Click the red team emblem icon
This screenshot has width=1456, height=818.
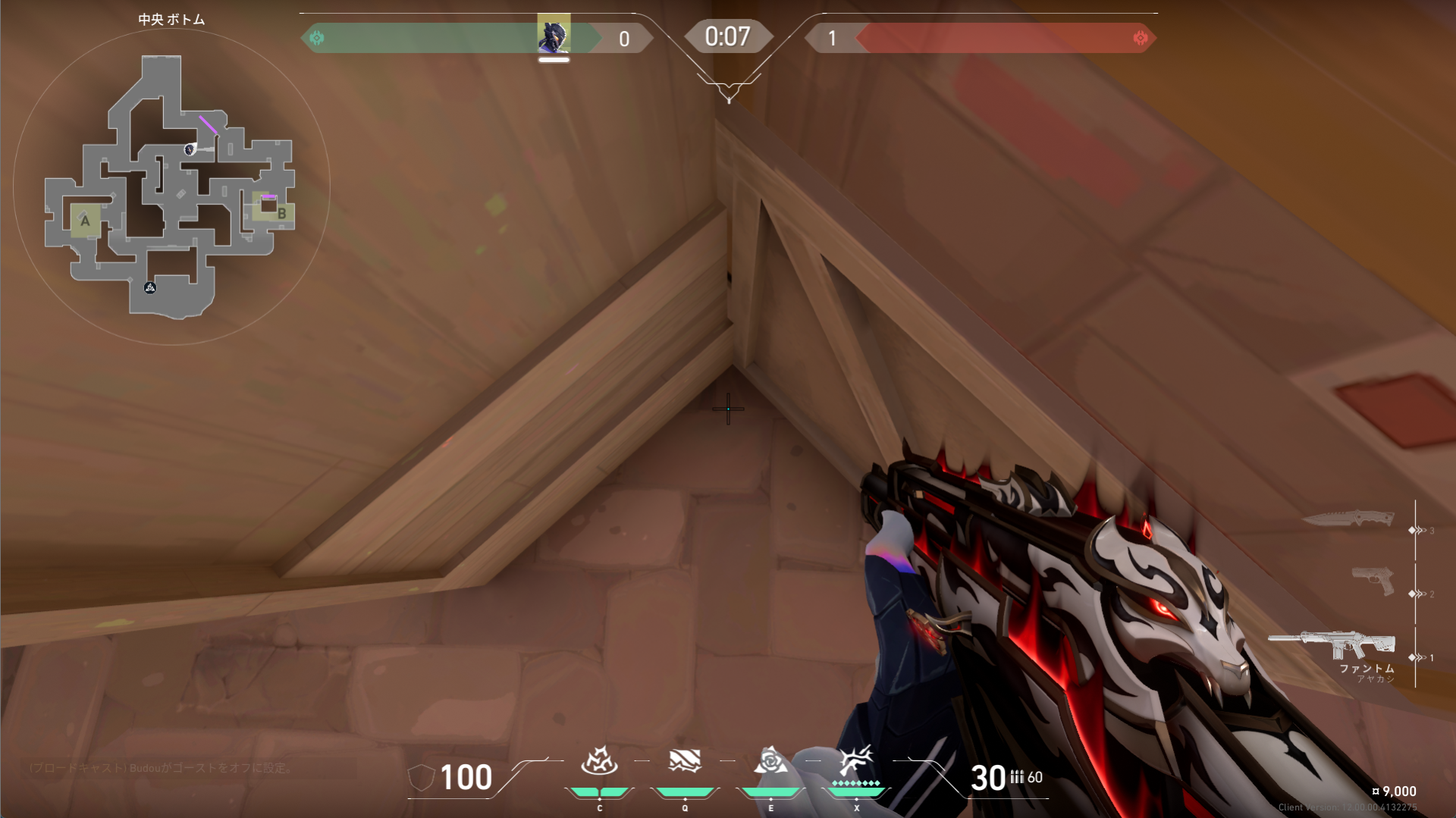(1140, 38)
